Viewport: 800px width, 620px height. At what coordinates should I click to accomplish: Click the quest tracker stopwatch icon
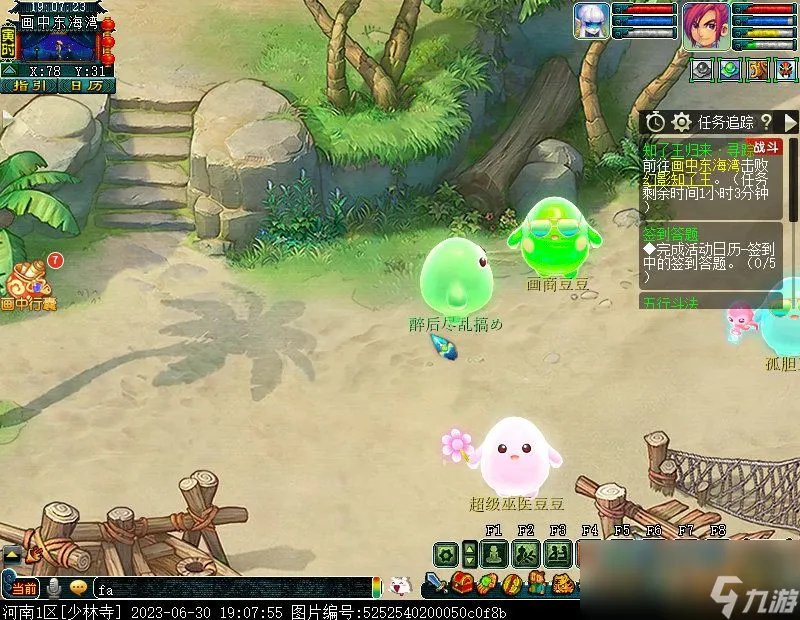(655, 122)
